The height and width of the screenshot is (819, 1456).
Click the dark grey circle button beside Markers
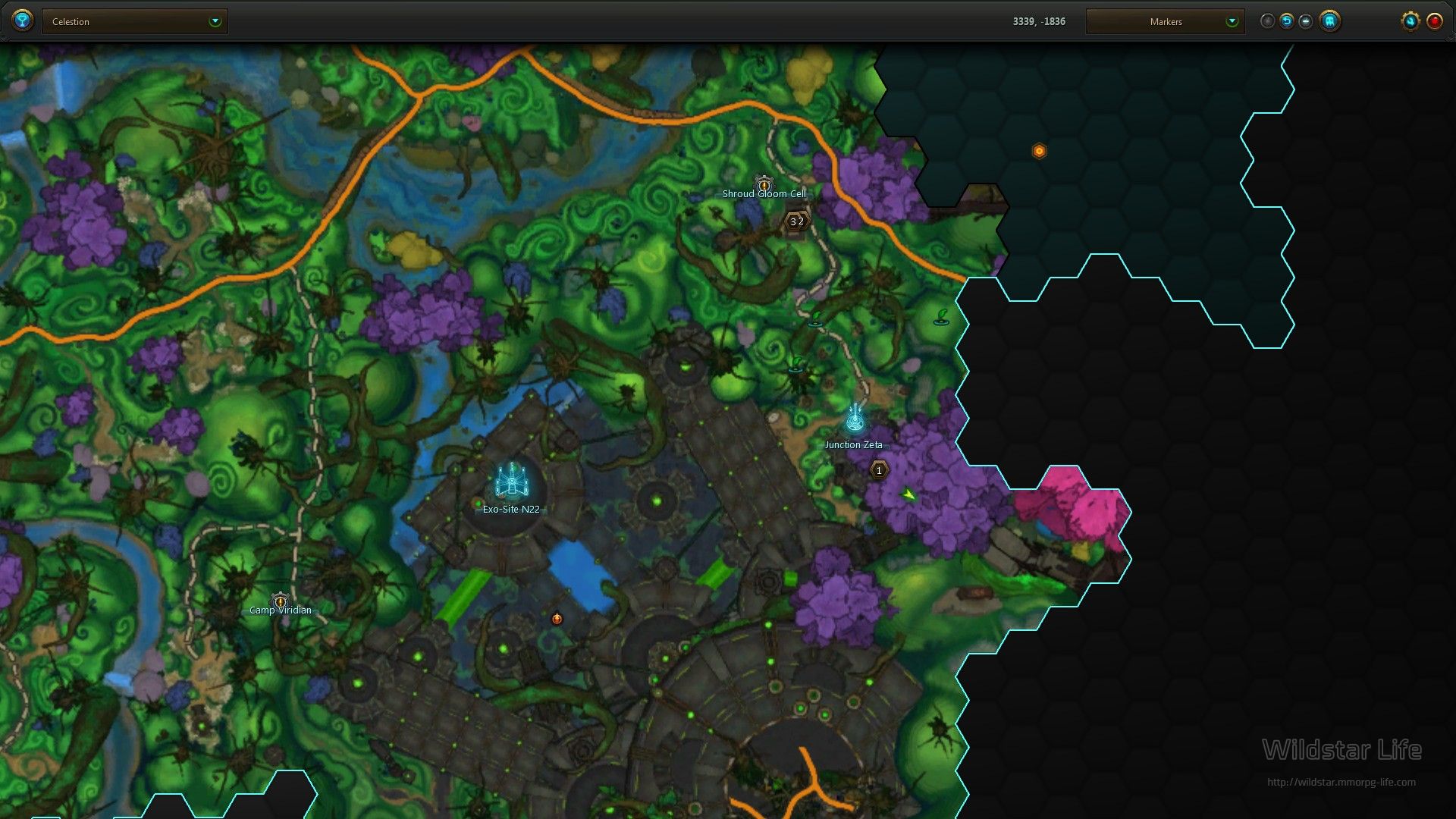pyautogui.click(x=1267, y=21)
